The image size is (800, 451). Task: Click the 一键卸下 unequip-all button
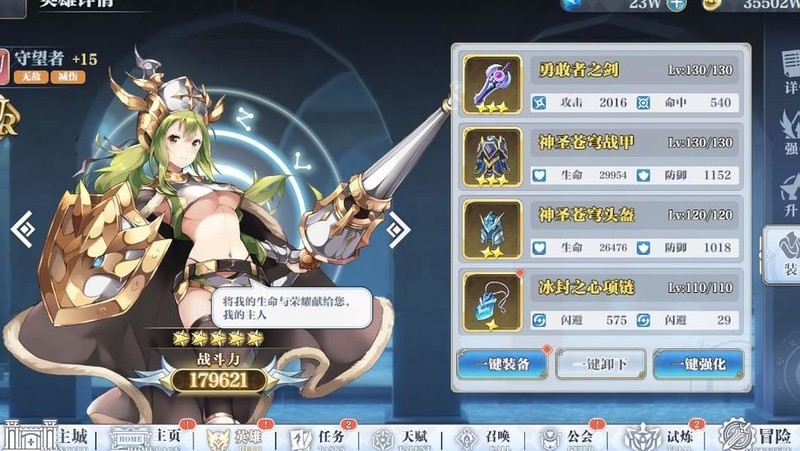click(x=600, y=364)
